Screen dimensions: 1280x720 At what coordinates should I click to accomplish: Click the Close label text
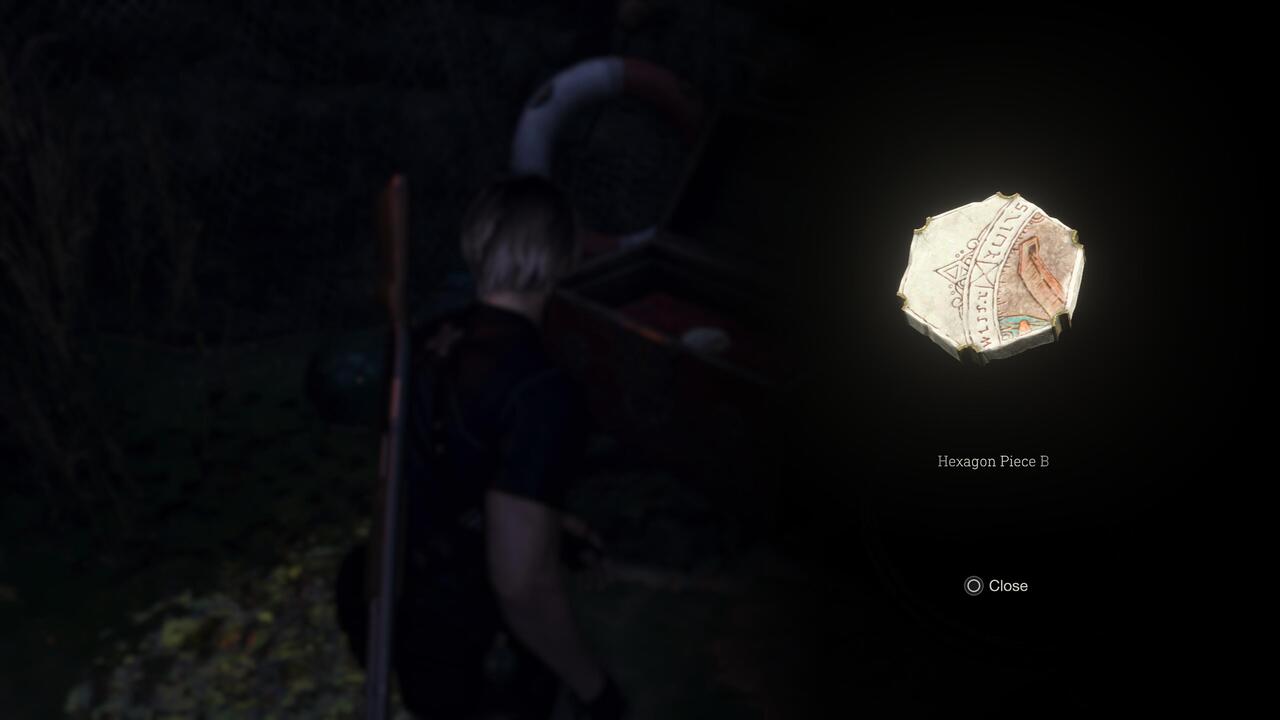click(1010, 587)
